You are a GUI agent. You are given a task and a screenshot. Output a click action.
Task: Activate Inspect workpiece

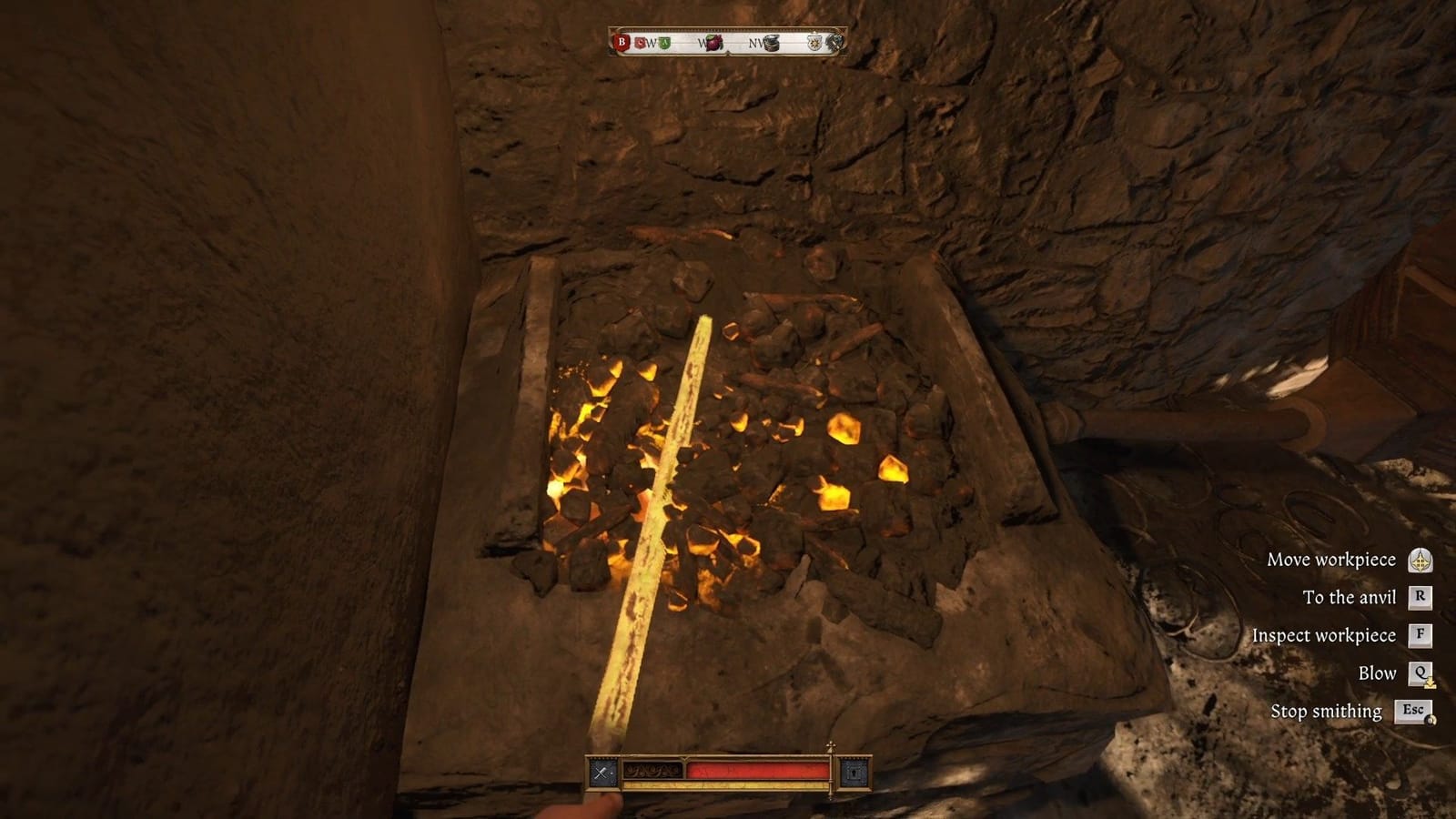[1325, 634]
